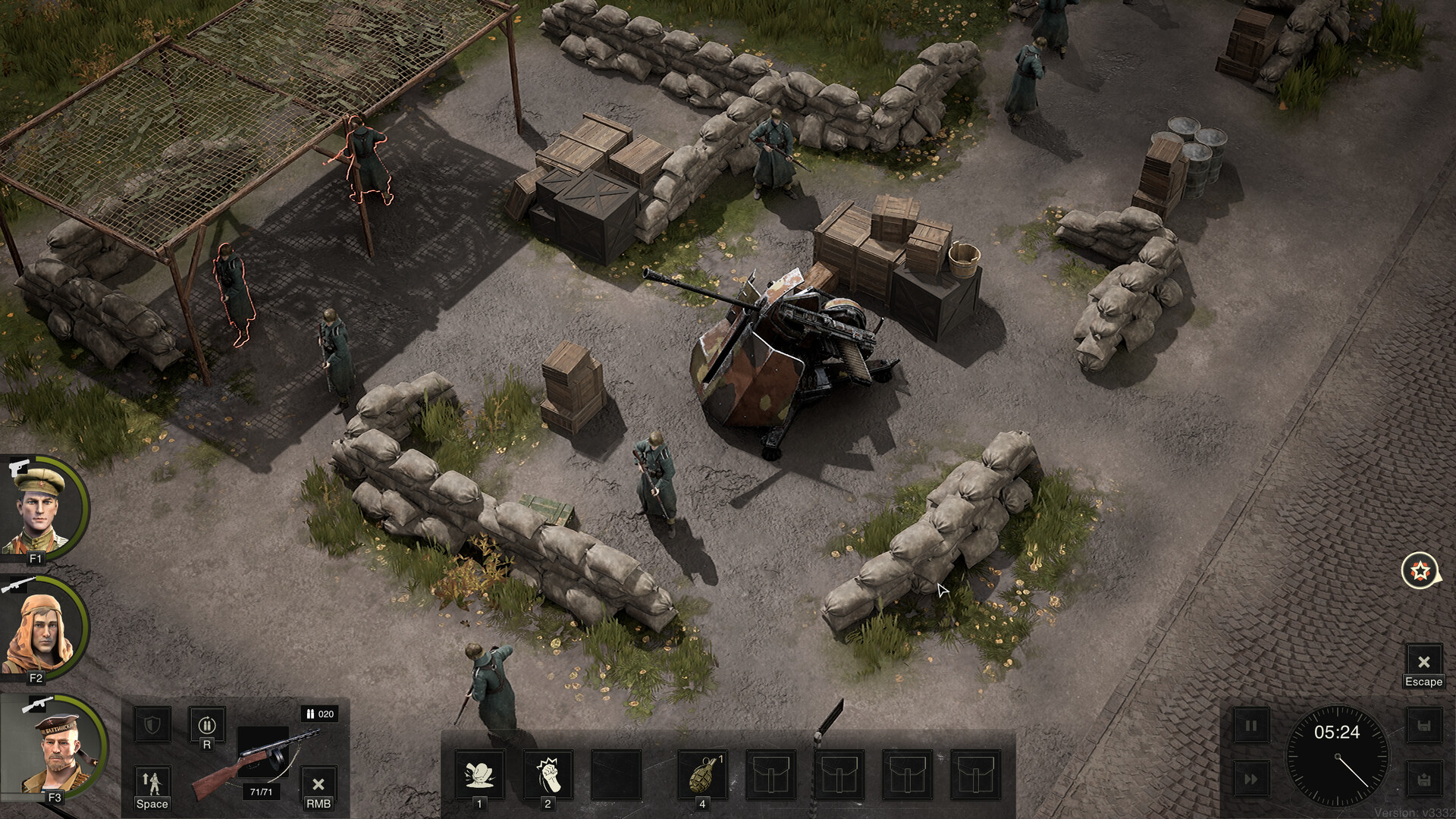1456x819 pixels.
Task: Toggle game pause with the pause button
Action: click(x=1251, y=726)
